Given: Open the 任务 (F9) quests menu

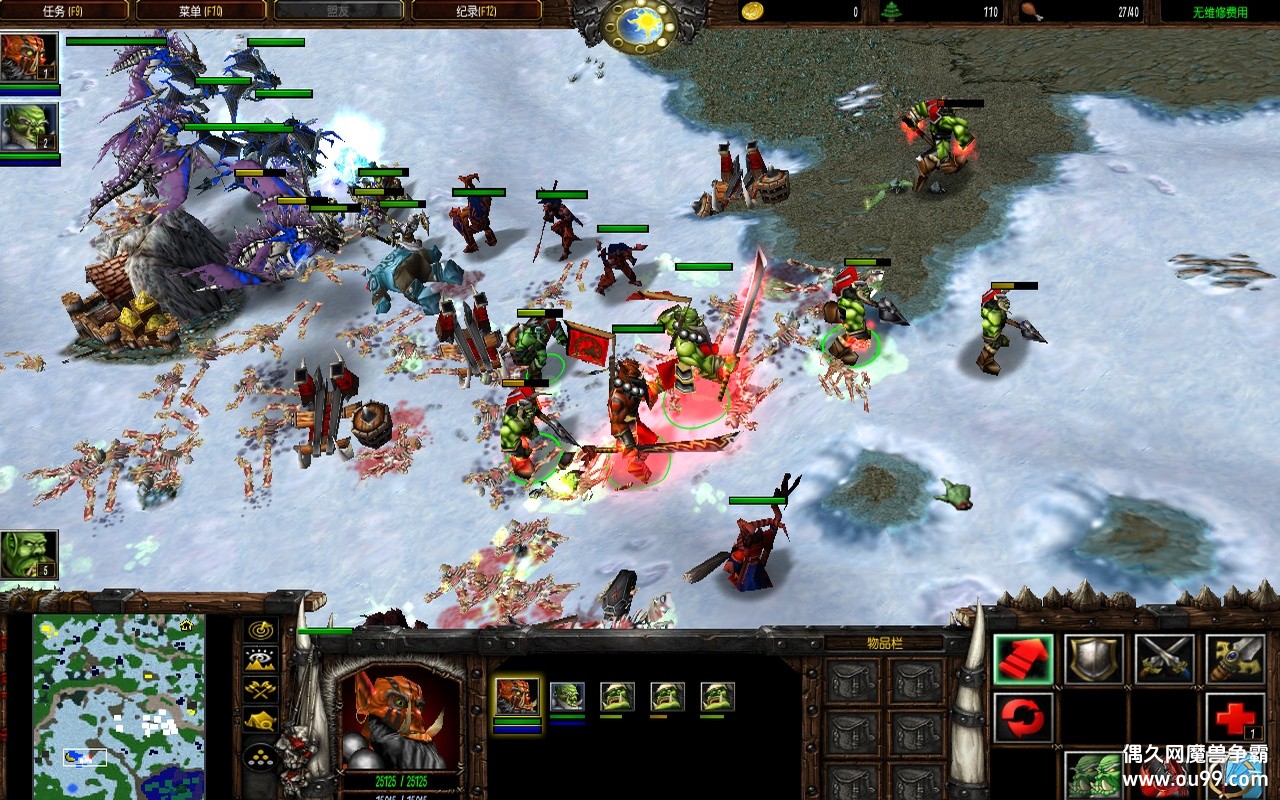Looking at the screenshot, I should click(x=66, y=11).
